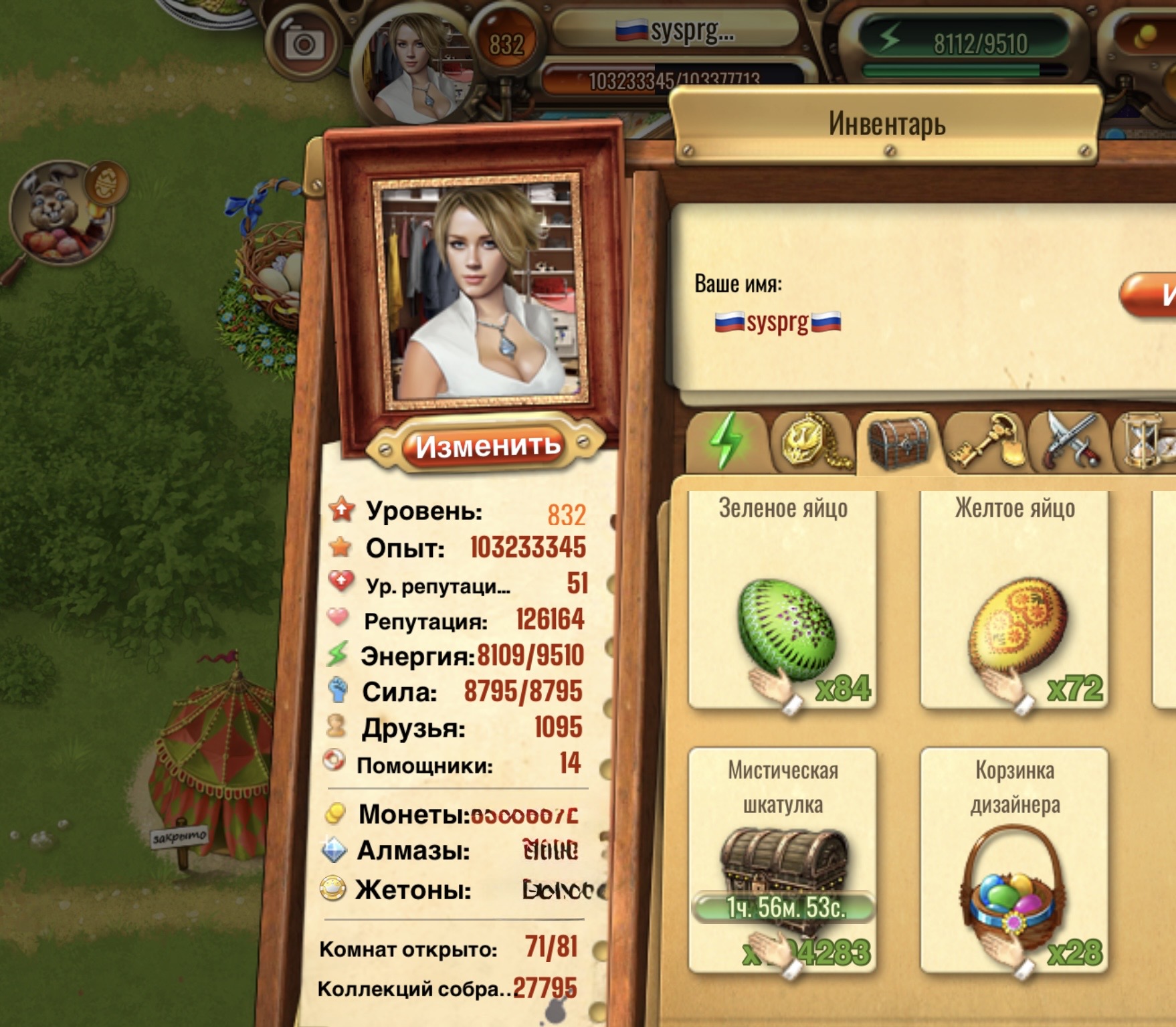Choose the Корзинка дизайнера basket
The image size is (1176, 1027).
point(1014,860)
